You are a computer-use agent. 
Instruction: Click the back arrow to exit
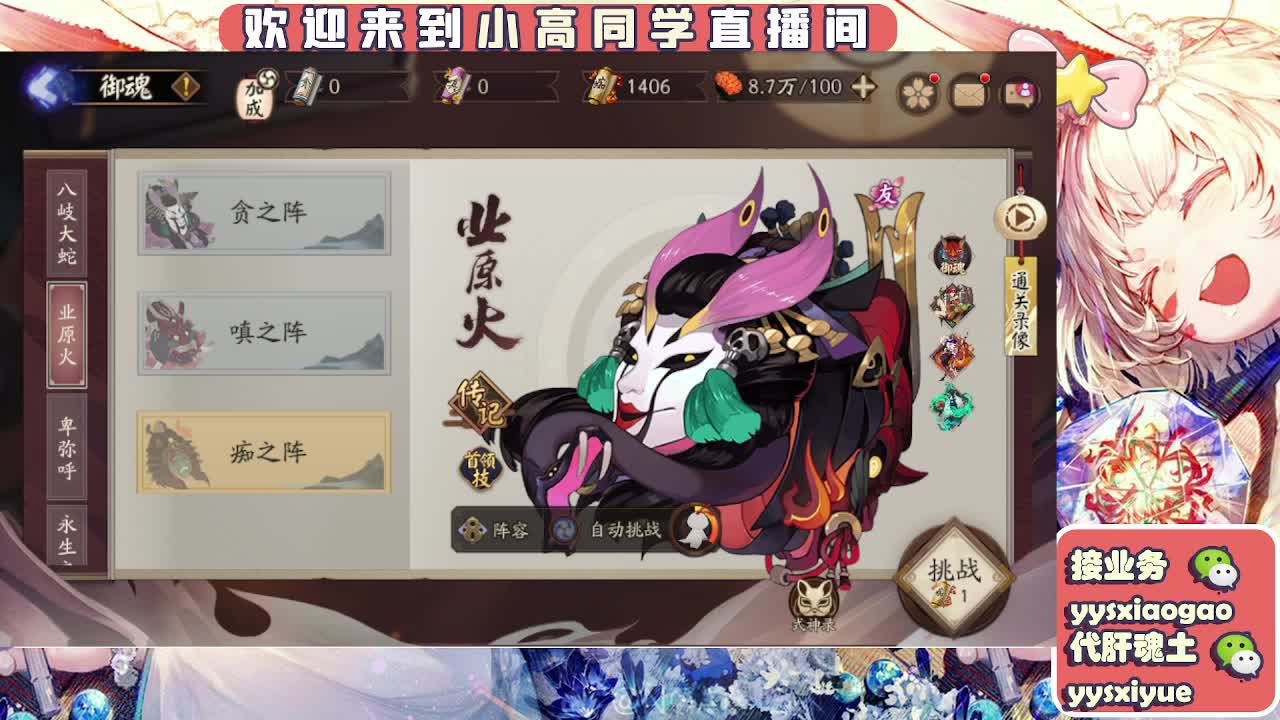[42, 85]
